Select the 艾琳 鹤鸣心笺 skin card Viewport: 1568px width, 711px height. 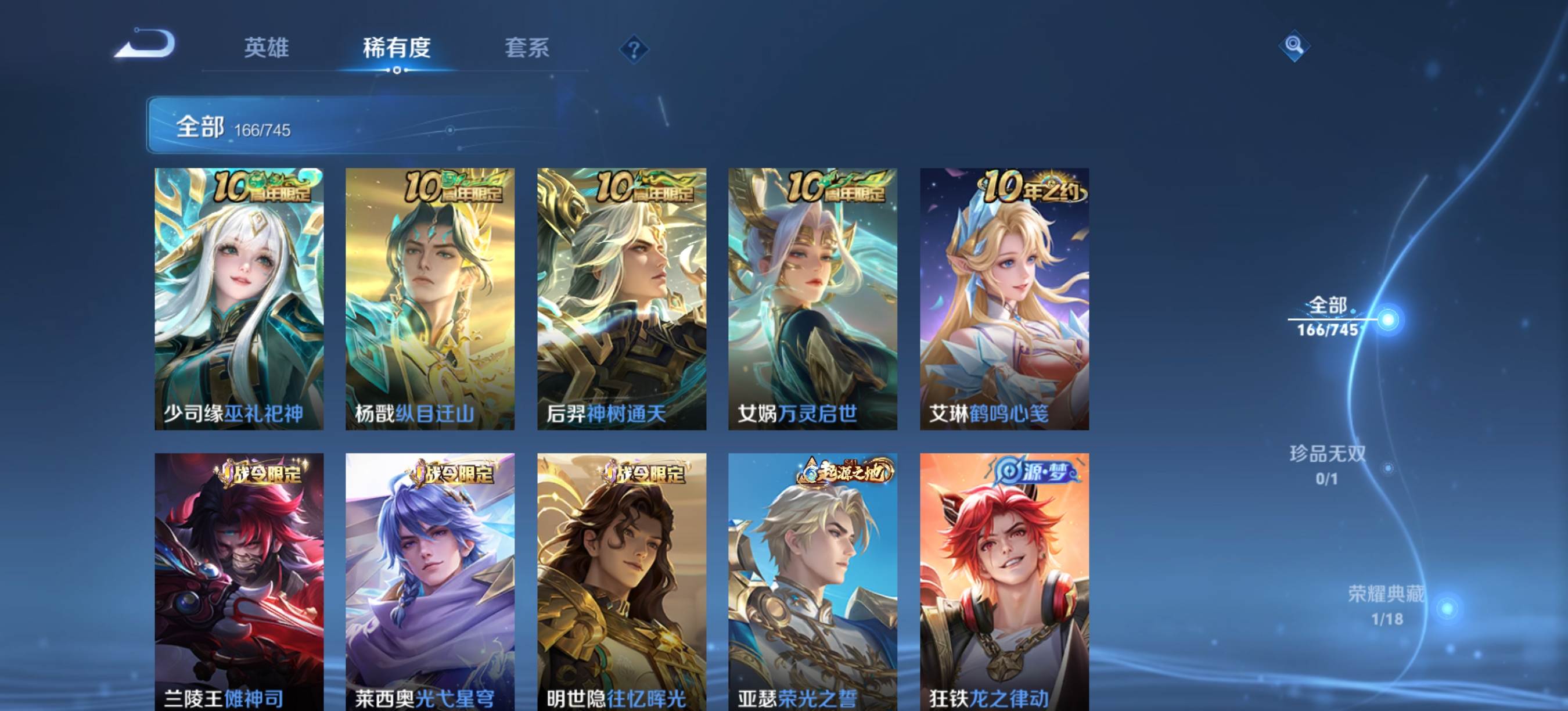coord(1004,298)
